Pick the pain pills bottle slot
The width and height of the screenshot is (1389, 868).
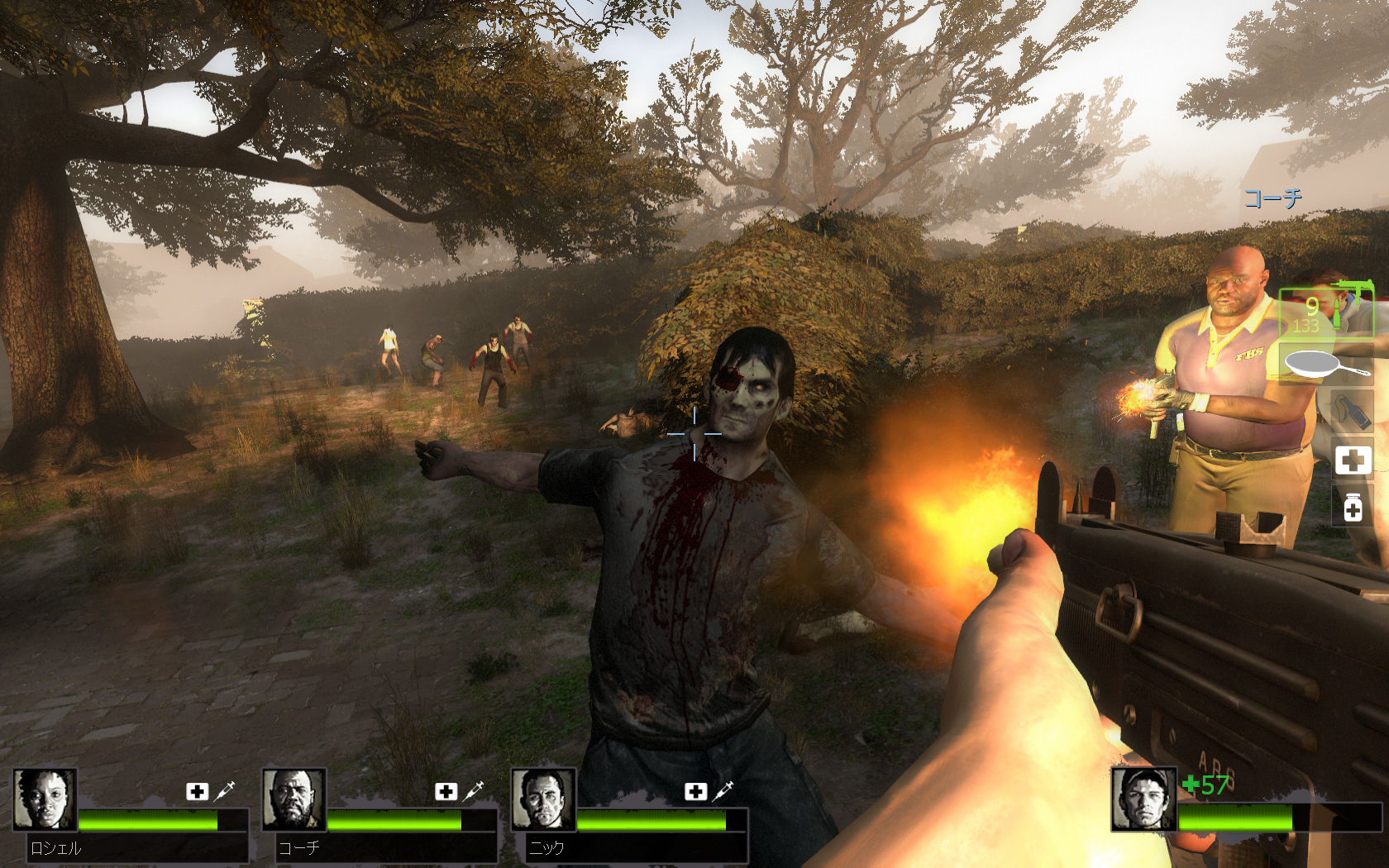click(1353, 508)
